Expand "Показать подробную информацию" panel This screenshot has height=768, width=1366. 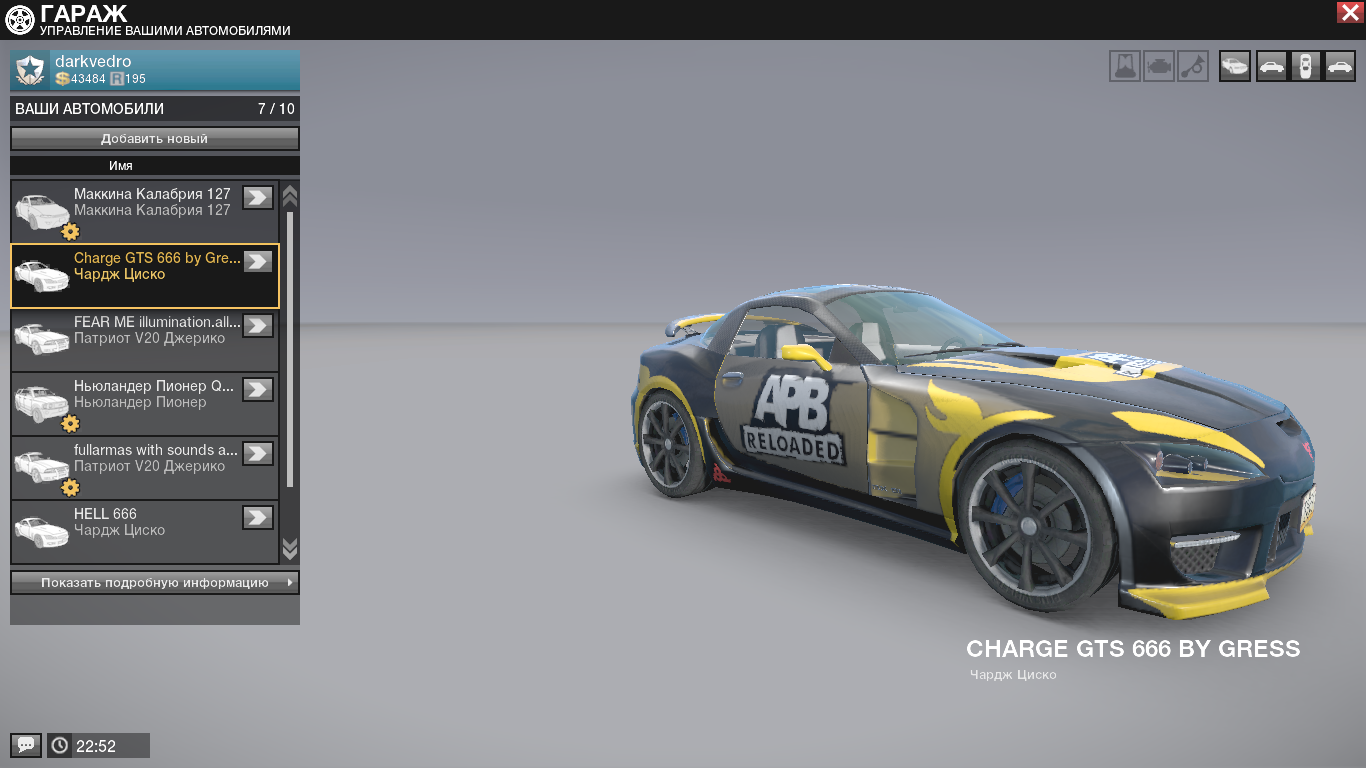tap(155, 582)
